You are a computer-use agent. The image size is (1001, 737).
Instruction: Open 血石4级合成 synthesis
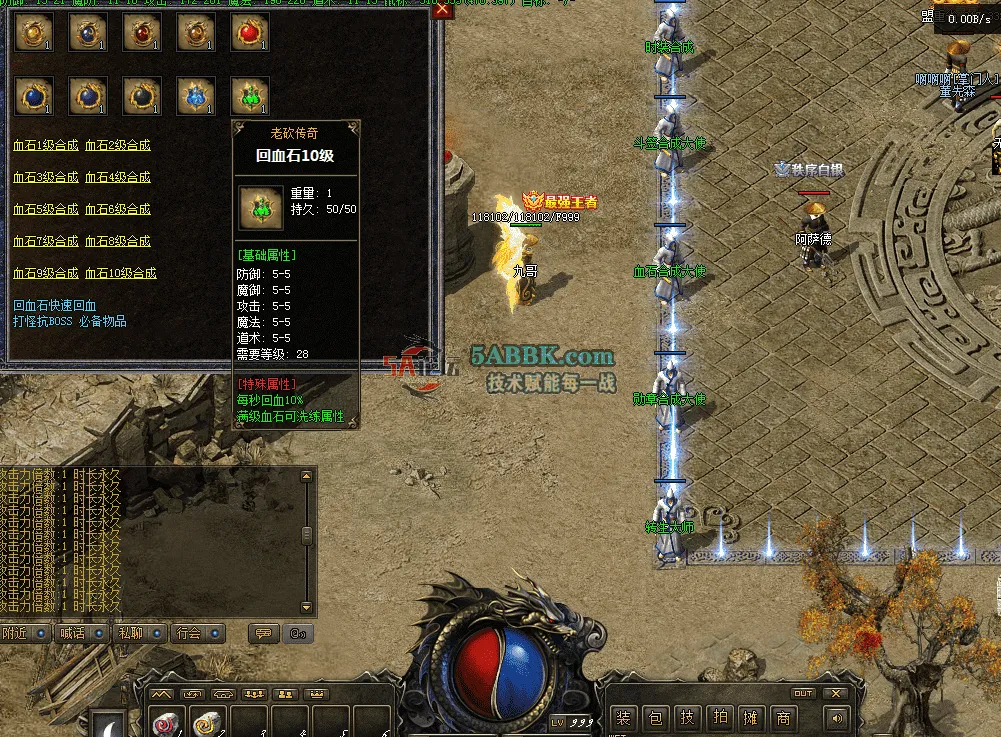(118, 177)
